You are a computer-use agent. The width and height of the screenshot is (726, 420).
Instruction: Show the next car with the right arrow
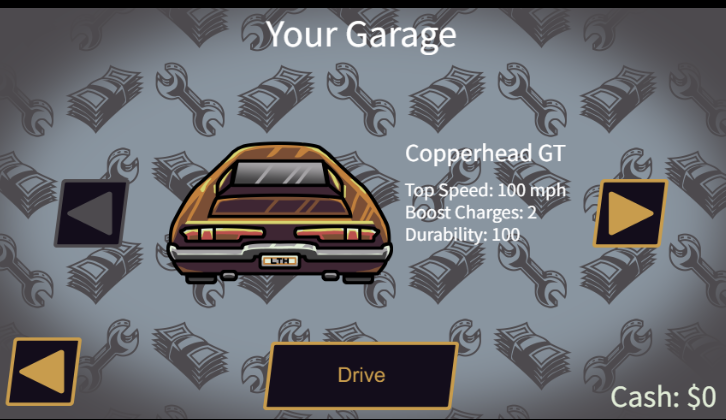click(x=629, y=213)
